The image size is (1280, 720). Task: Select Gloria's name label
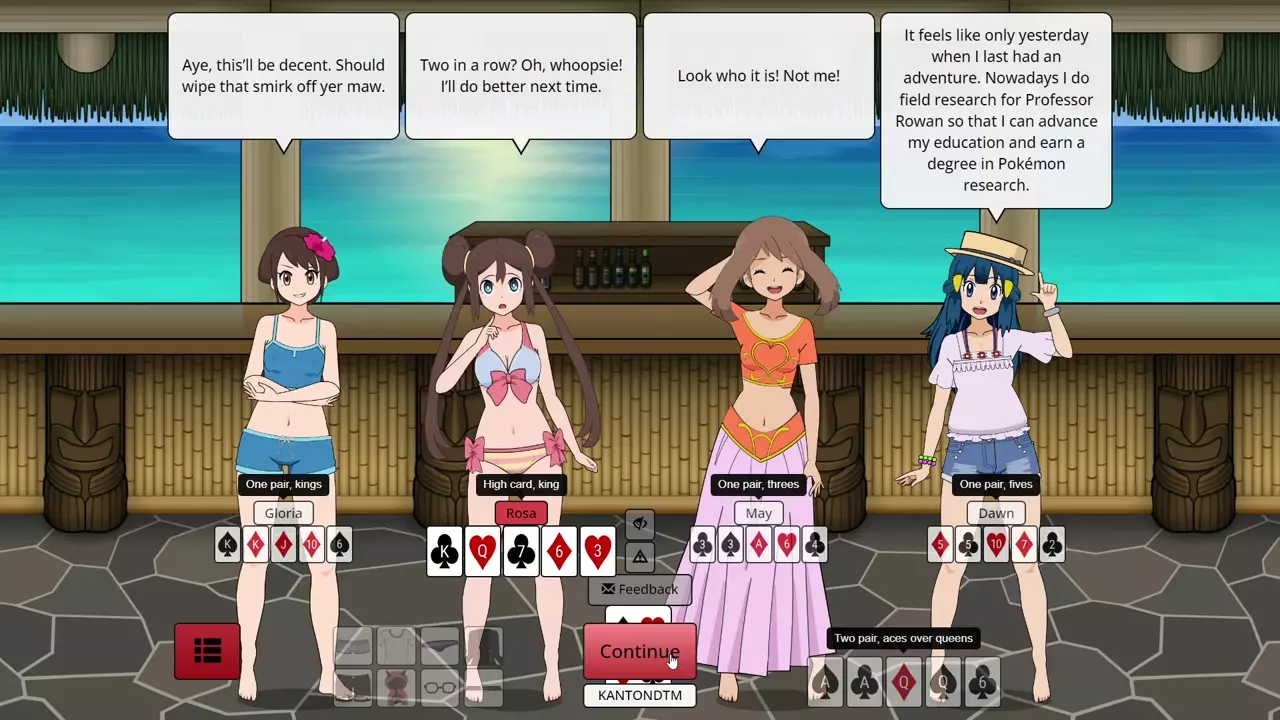click(283, 513)
